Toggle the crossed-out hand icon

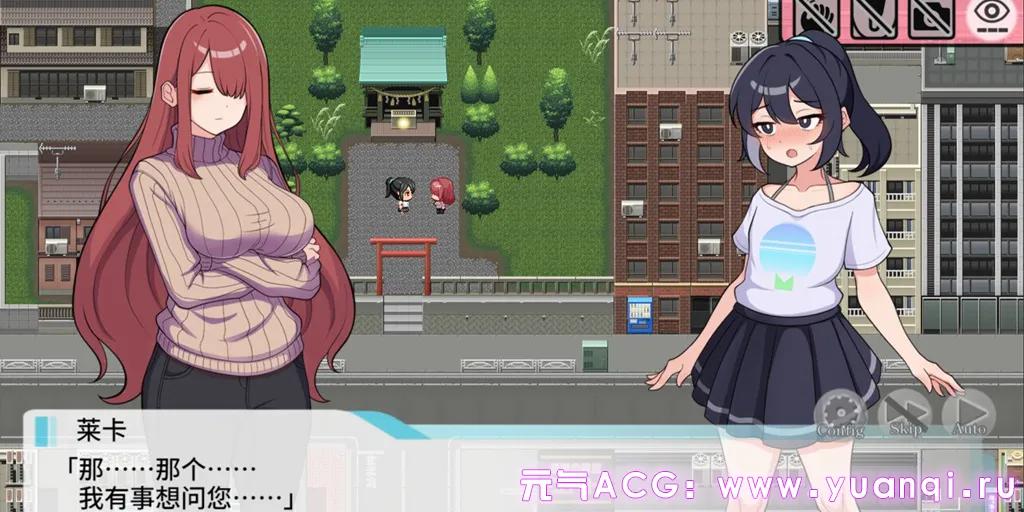tap(819, 18)
